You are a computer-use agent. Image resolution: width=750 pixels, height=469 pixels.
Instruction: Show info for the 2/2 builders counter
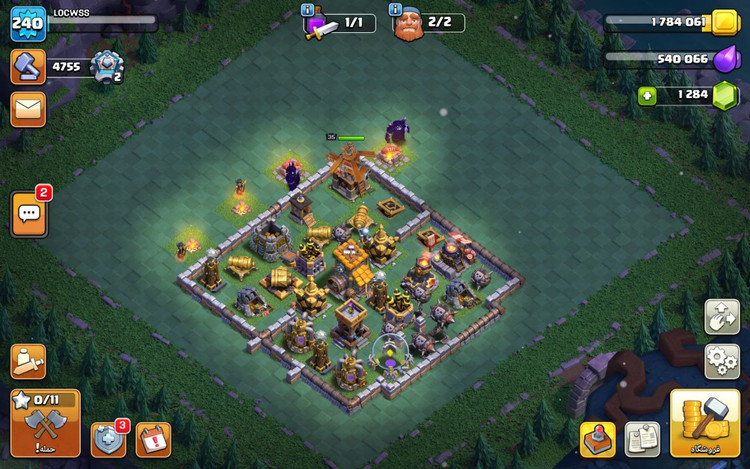click(393, 10)
